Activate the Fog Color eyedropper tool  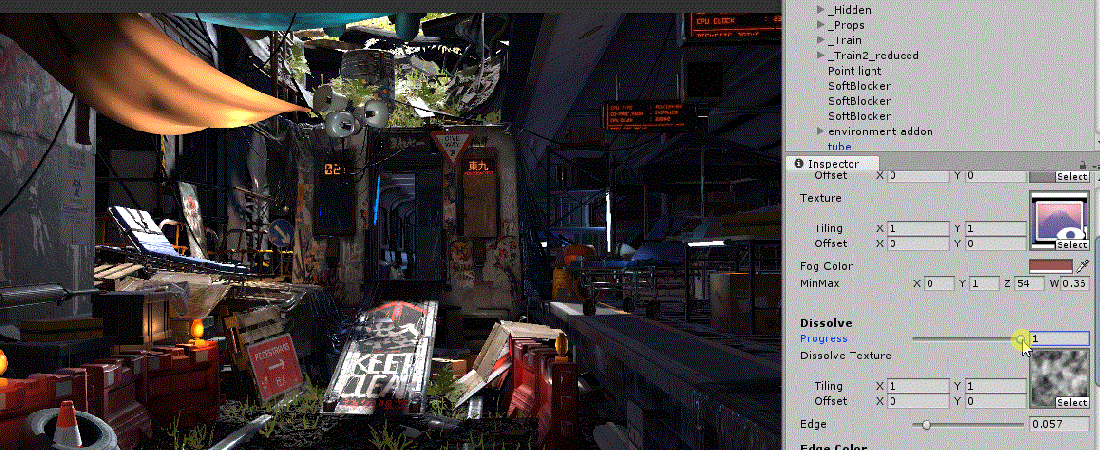click(x=1082, y=266)
